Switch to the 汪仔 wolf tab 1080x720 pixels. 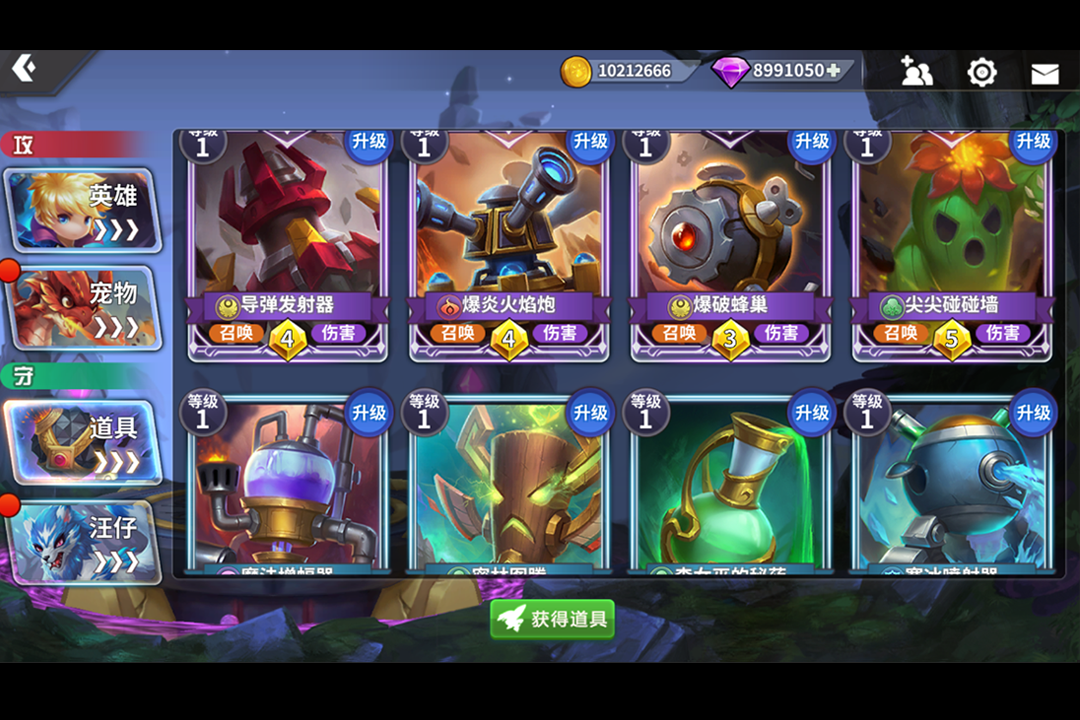coord(84,541)
